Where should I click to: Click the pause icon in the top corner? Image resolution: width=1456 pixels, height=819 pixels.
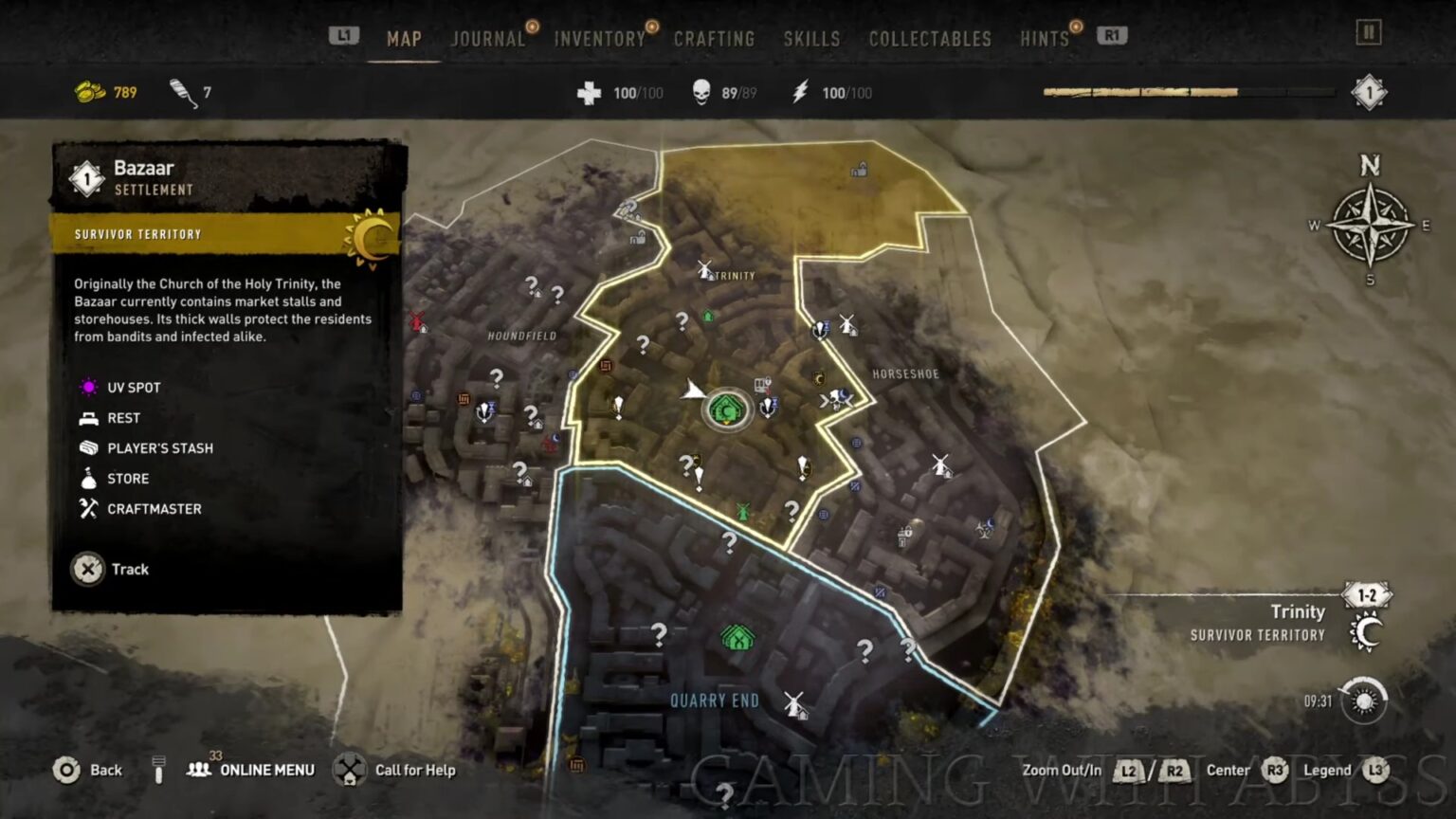click(x=1368, y=33)
